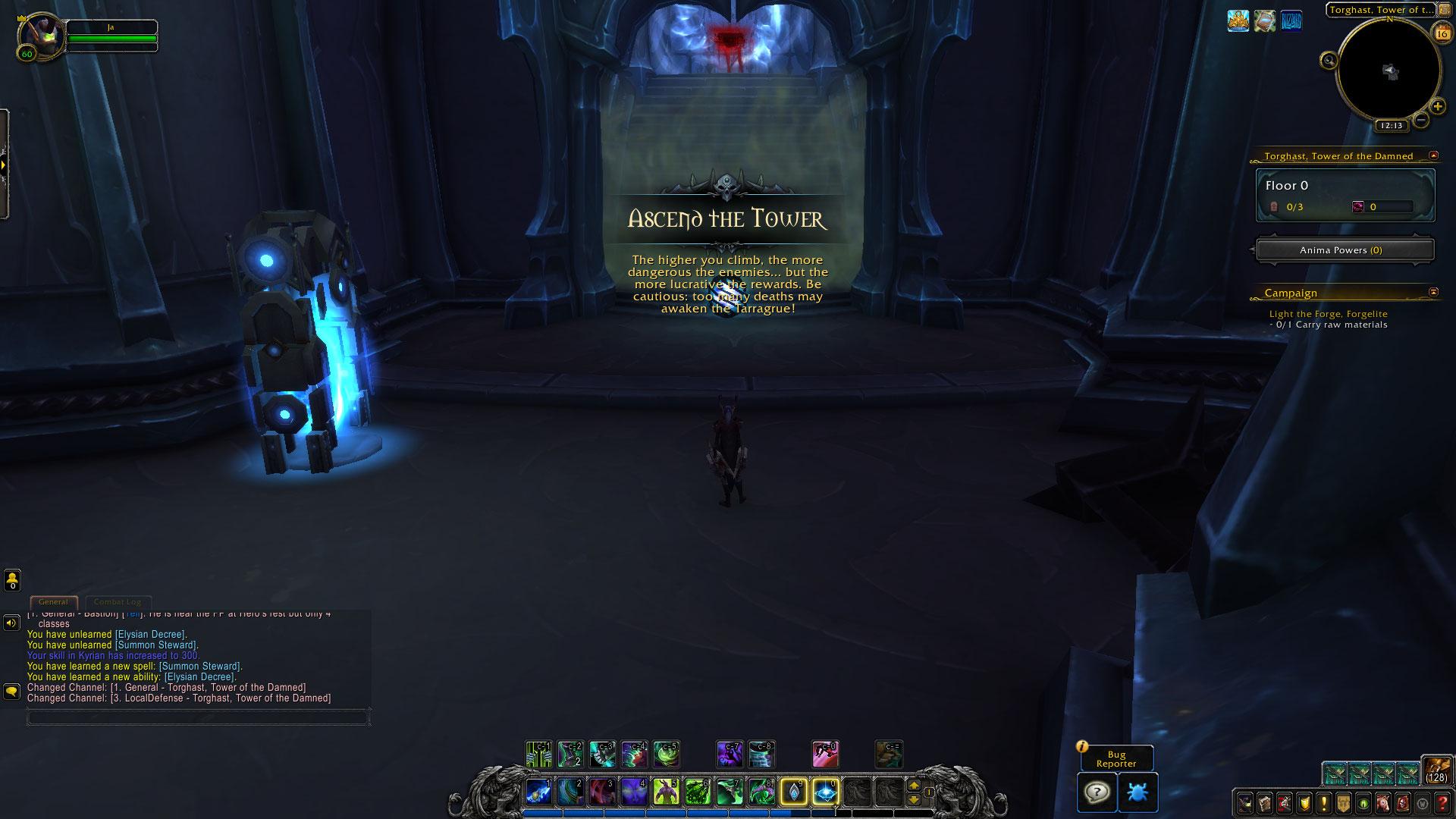Switch to the Combat Log chat tab
The height and width of the screenshot is (819, 1456).
118,602
